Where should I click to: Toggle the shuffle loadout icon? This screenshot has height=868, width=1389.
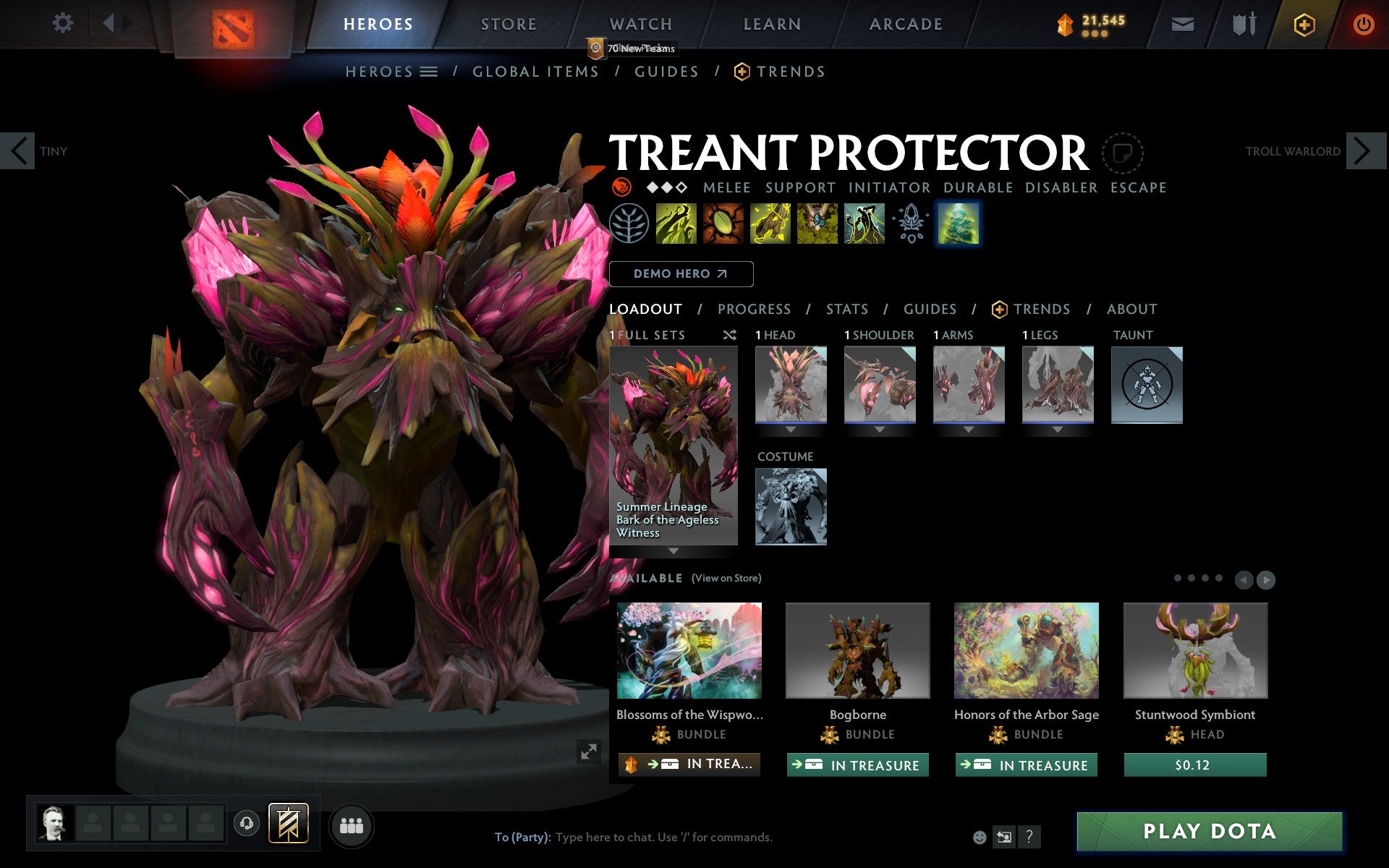[730, 335]
